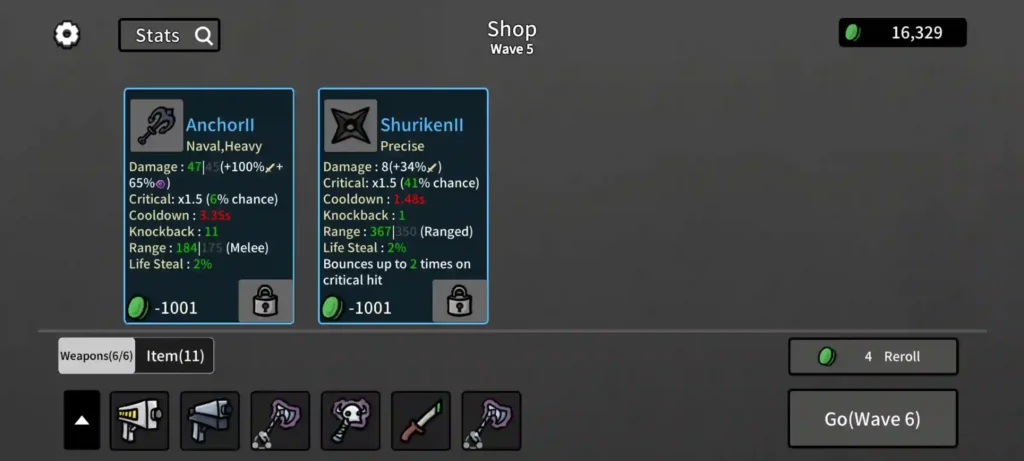Lock the ShurikenII shop offer
The width and height of the screenshot is (1024, 461).
(459, 301)
